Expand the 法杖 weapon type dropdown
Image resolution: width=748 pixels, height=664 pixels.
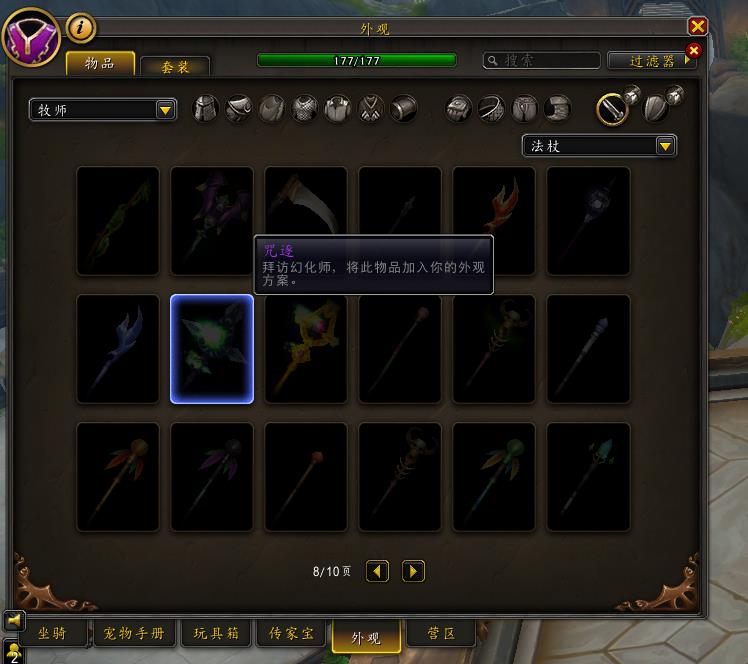pyautogui.click(x=600, y=146)
